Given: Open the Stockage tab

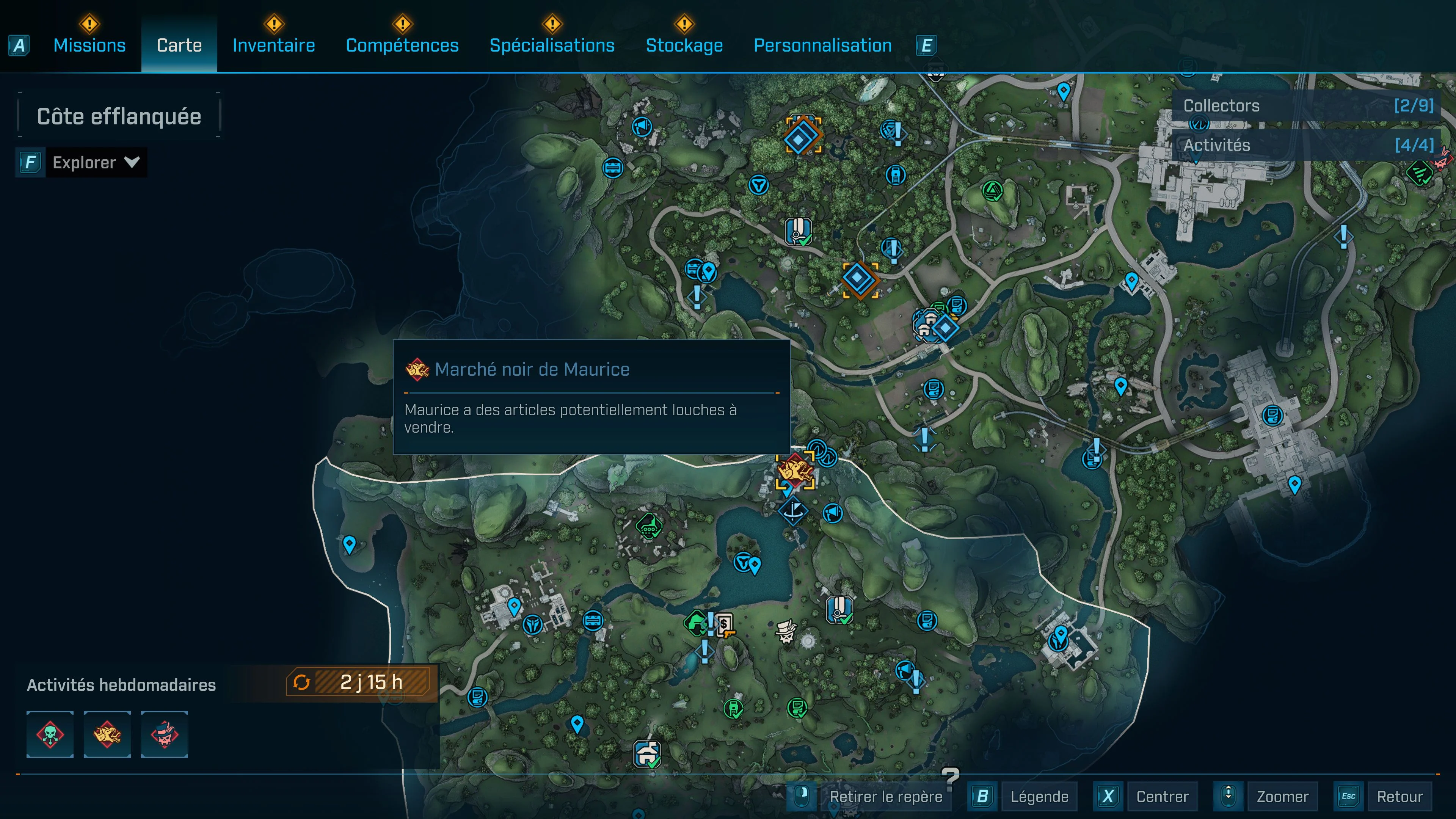Looking at the screenshot, I should (684, 45).
